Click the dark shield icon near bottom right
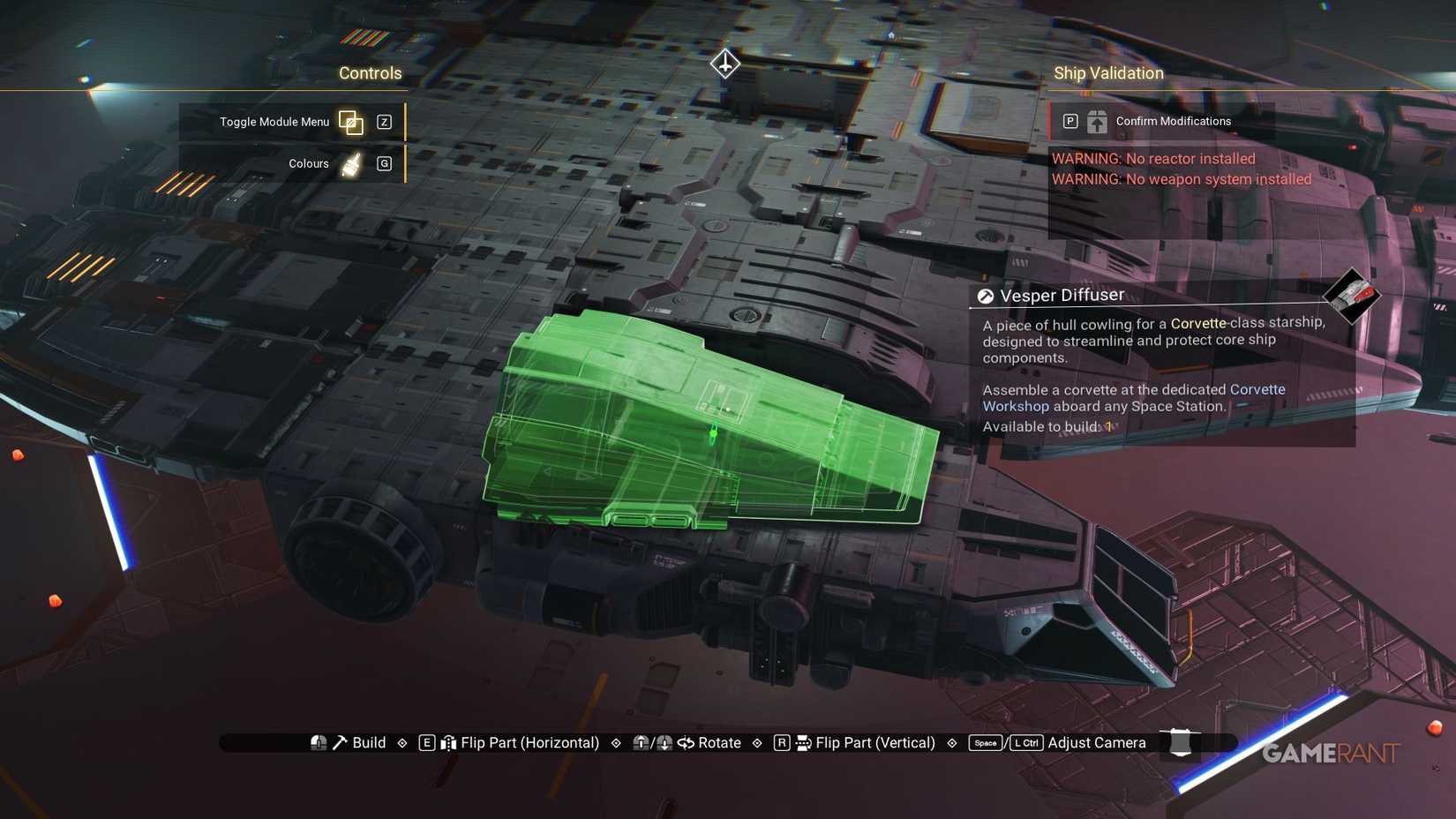The width and height of the screenshot is (1456, 819). point(1180,742)
